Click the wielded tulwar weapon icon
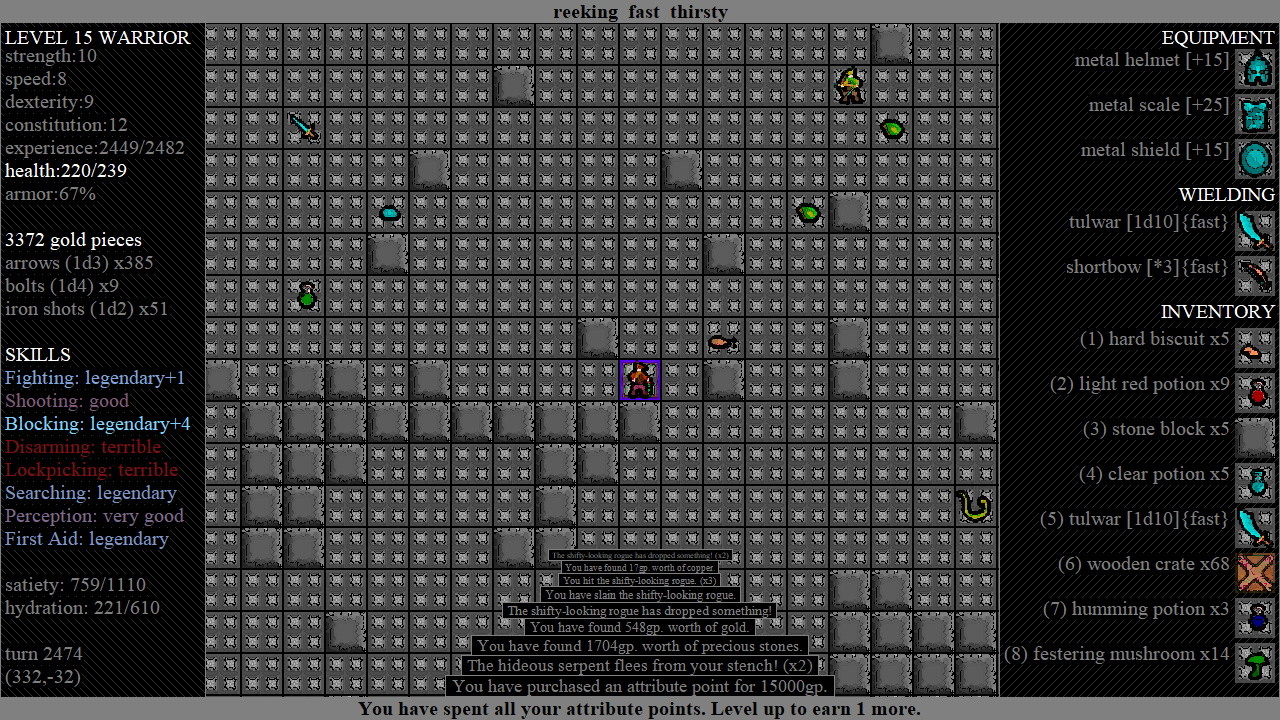This screenshot has height=720, width=1280. (1255, 232)
